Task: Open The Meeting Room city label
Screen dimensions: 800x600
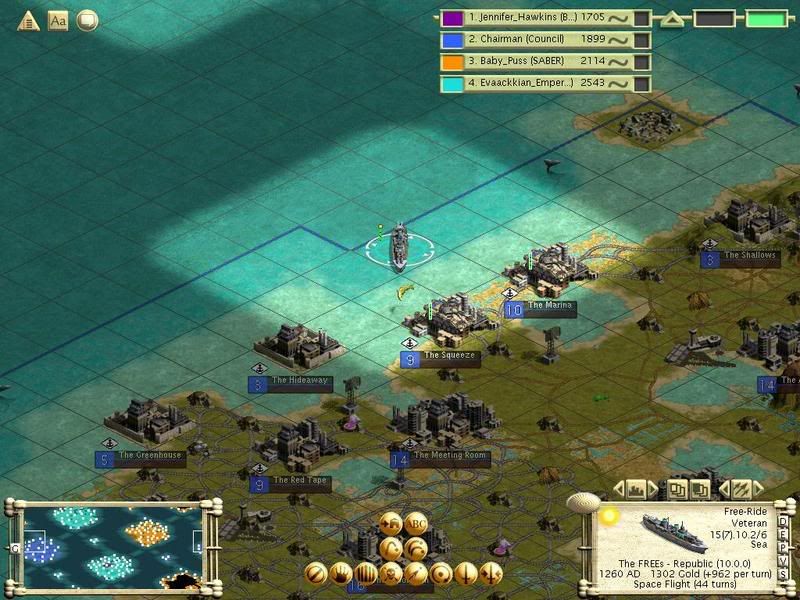Action: point(438,456)
